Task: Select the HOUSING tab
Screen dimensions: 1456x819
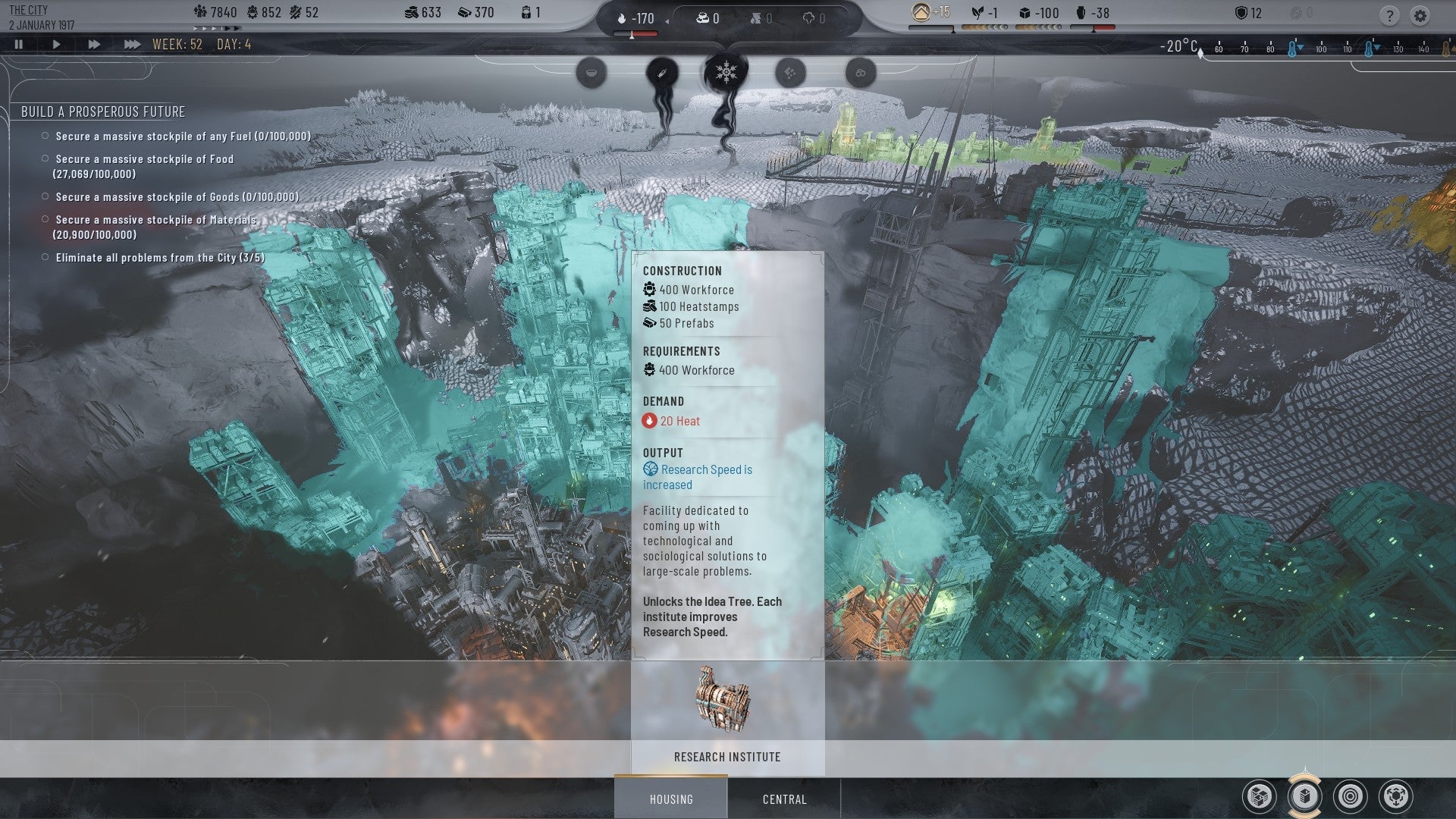Action: point(672,799)
